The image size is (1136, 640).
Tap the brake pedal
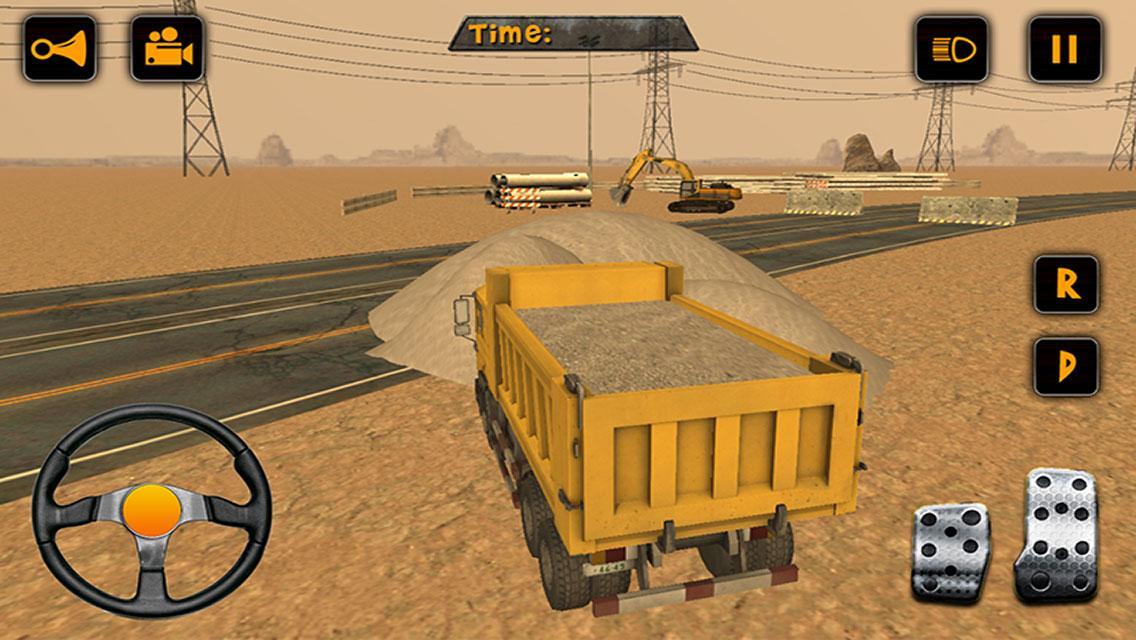tap(950, 551)
